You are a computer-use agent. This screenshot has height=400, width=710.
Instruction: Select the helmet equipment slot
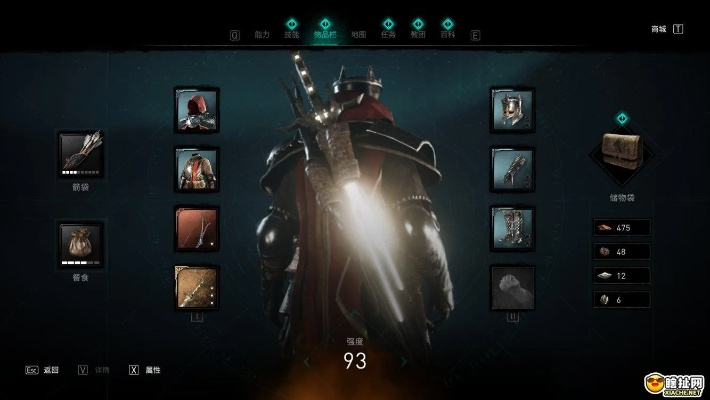click(512, 110)
